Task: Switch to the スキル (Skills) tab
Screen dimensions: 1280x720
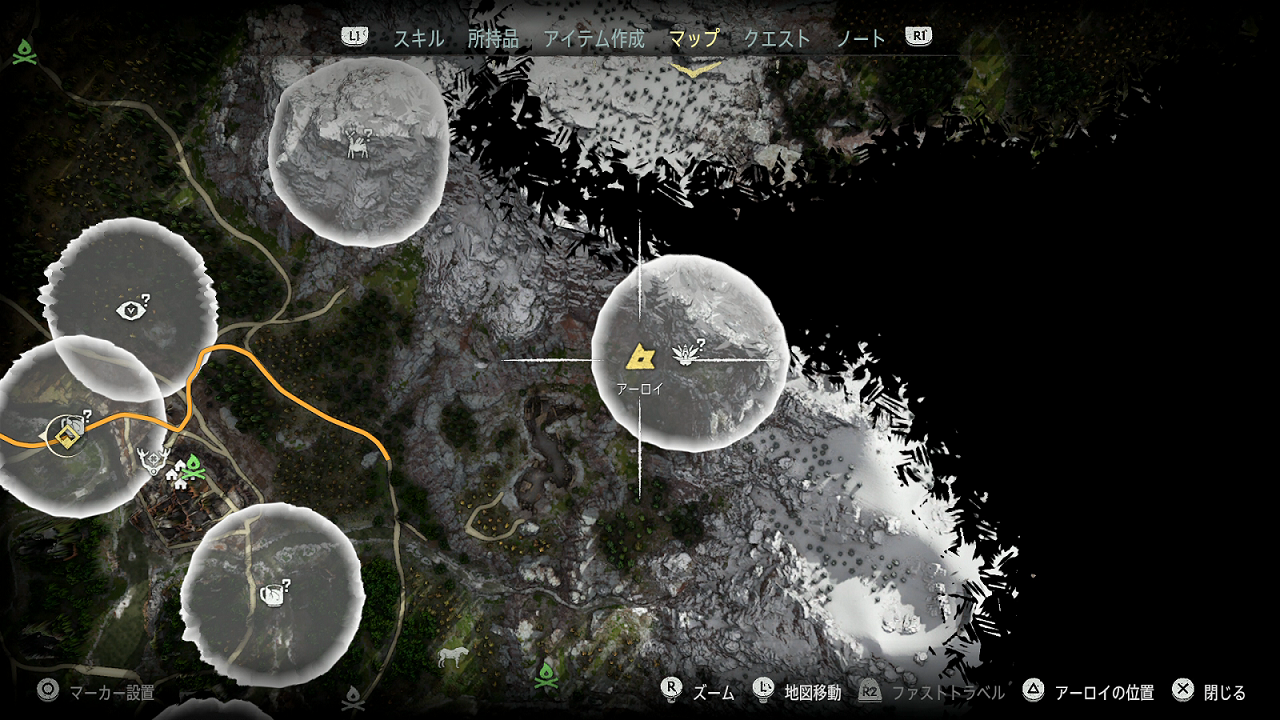Action: tap(420, 38)
